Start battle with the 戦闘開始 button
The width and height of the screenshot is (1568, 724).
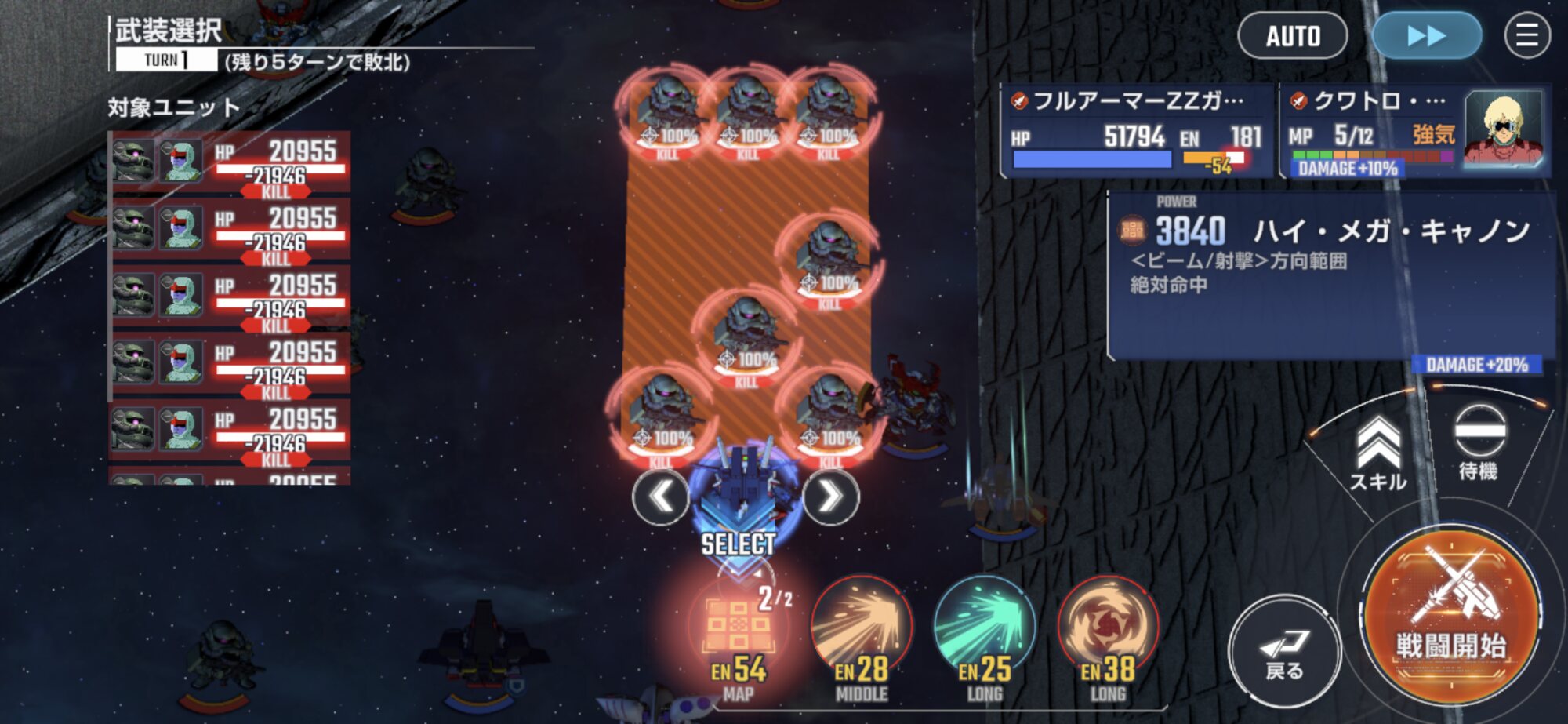click(1450, 612)
